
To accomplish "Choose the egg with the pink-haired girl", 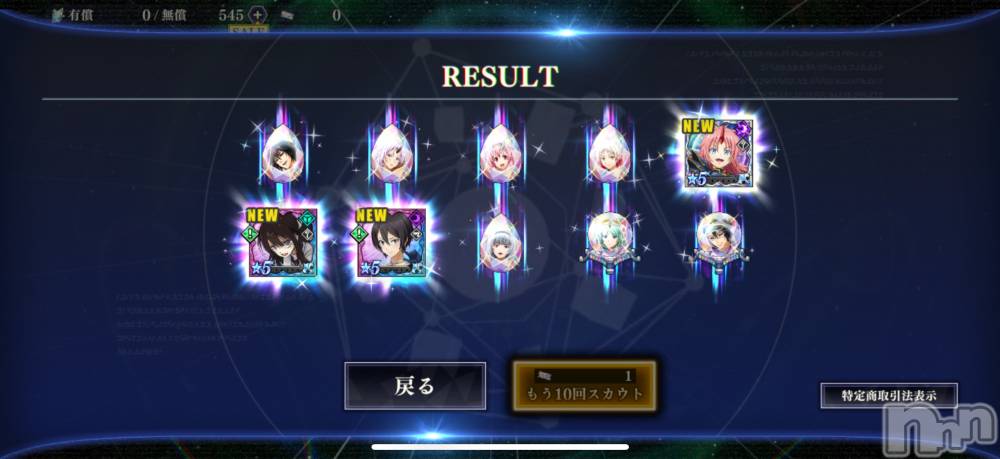I will tap(498, 153).
